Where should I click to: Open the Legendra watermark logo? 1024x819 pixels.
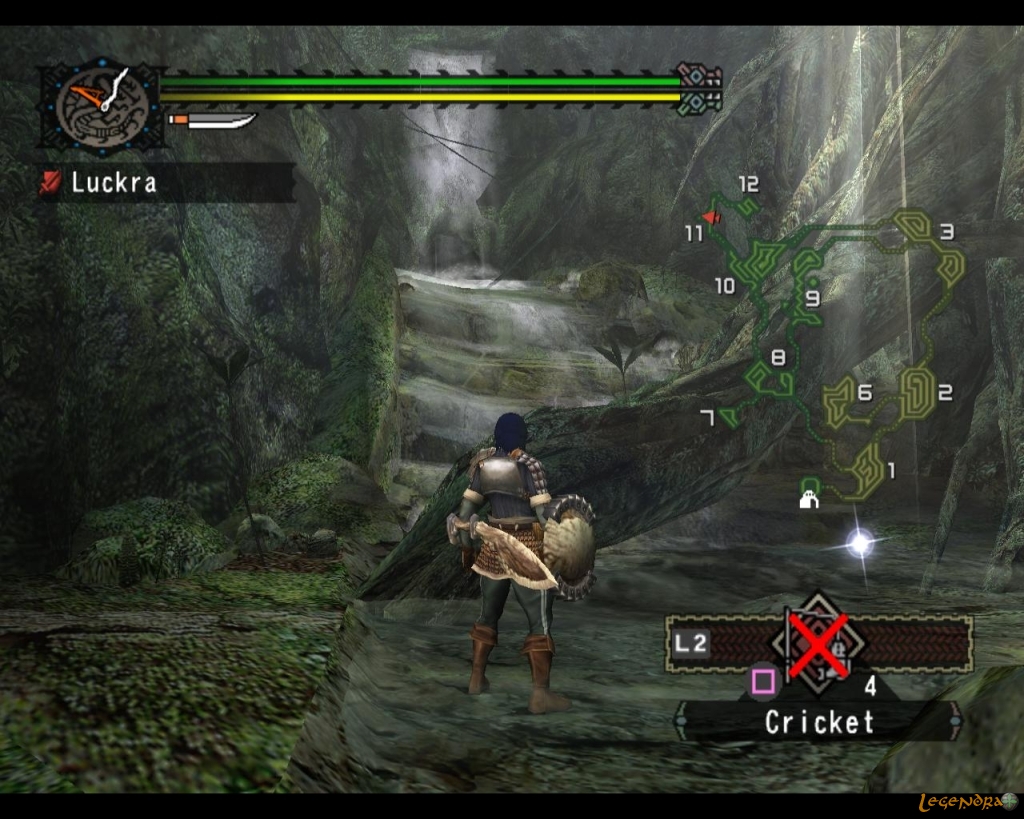pos(966,801)
